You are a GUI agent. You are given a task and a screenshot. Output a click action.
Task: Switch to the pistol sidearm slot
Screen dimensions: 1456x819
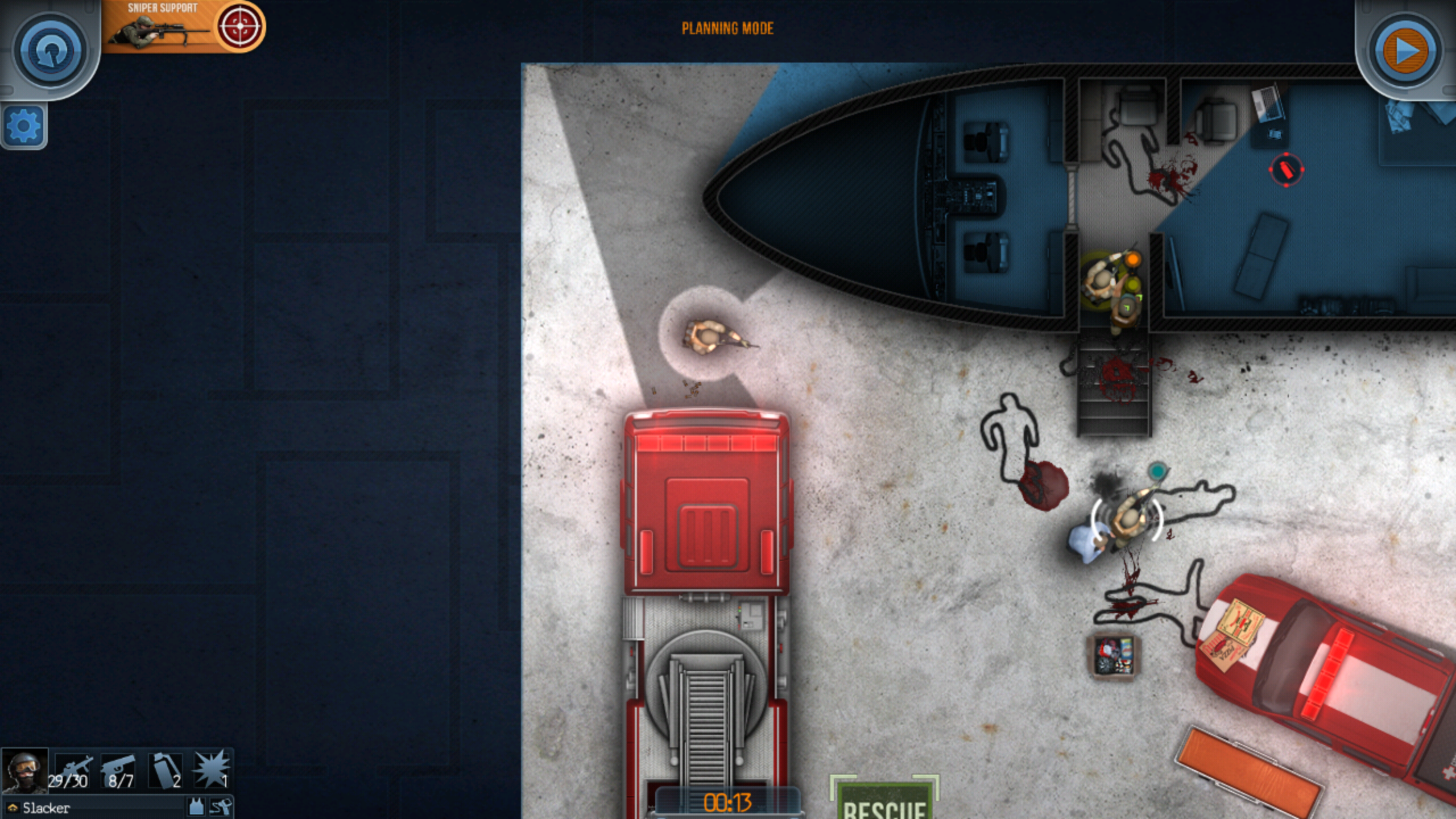pos(120,770)
